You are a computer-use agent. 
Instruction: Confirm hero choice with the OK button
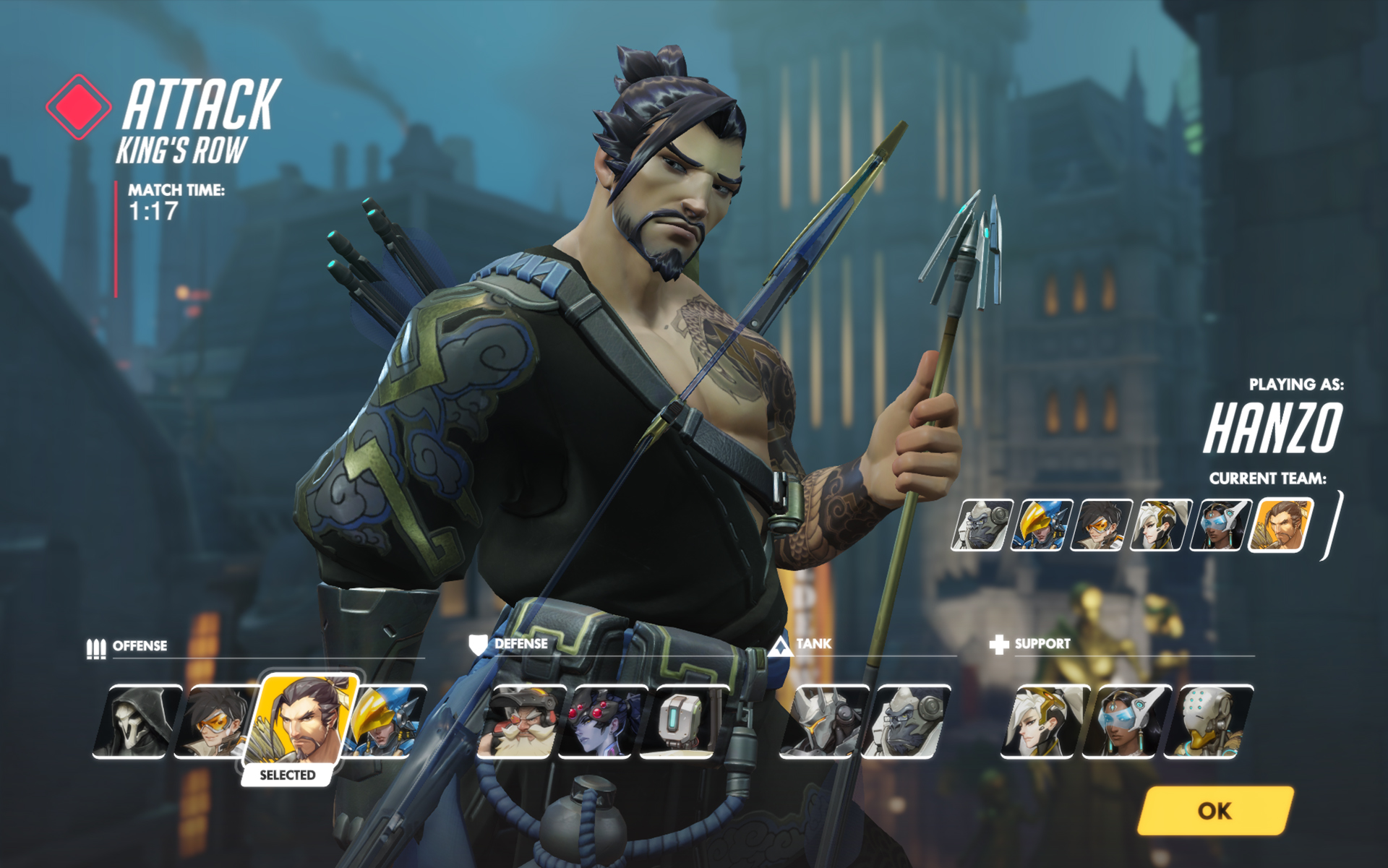[x=1214, y=810]
